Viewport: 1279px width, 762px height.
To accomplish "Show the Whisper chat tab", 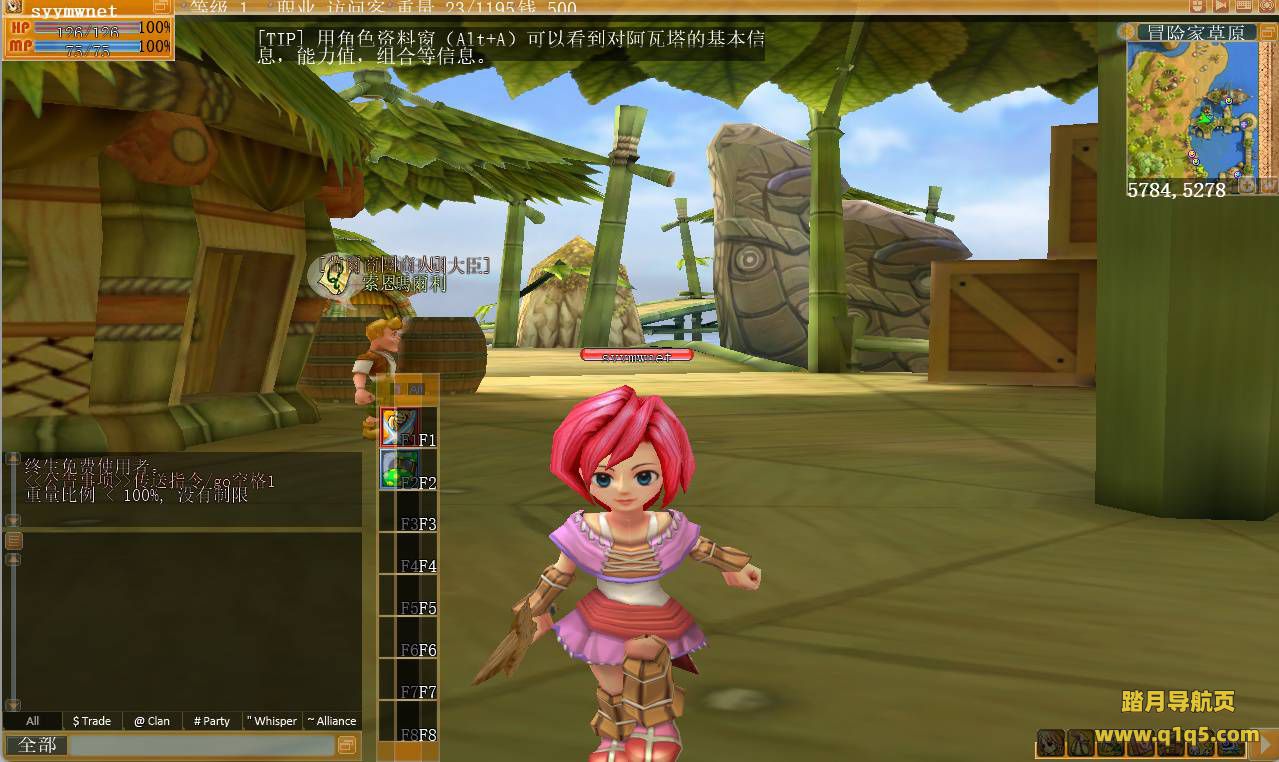I will tap(272, 720).
